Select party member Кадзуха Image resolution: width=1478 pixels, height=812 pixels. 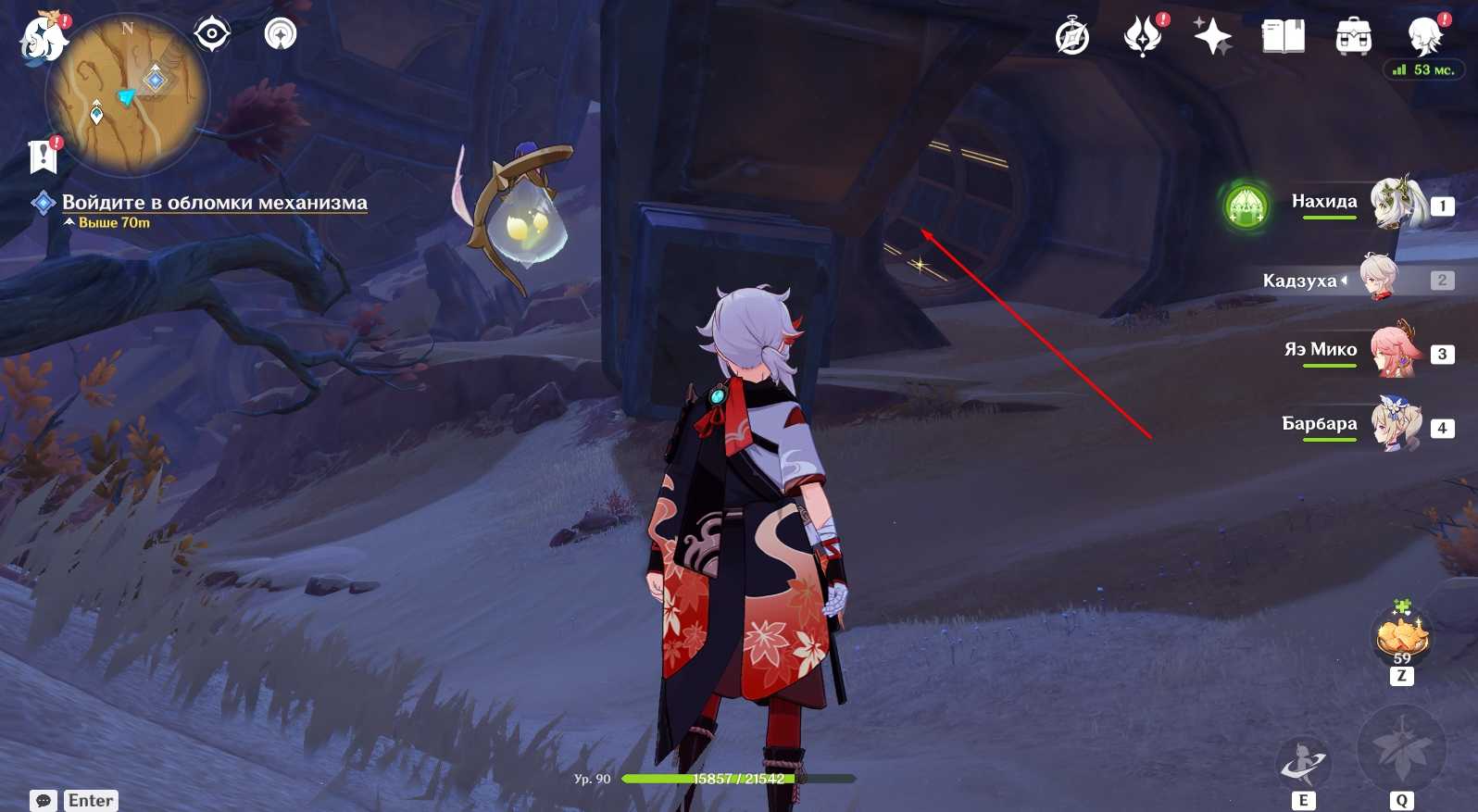pyautogui.click(x=1380, y=278)
